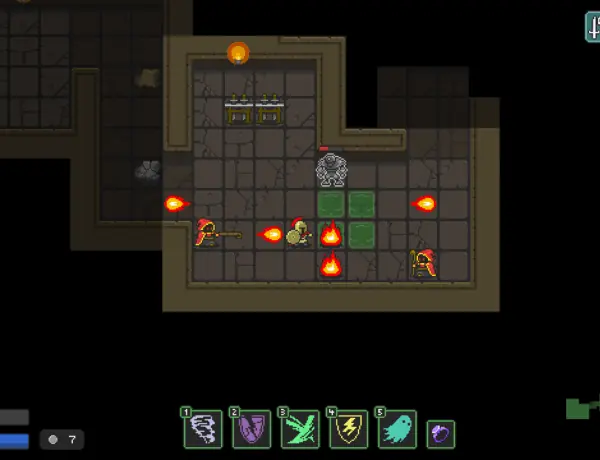Image resolution: width=600 pixels, height=460 pixels.
Task: Activate the lightning shield ability
Action: point(348,430)
